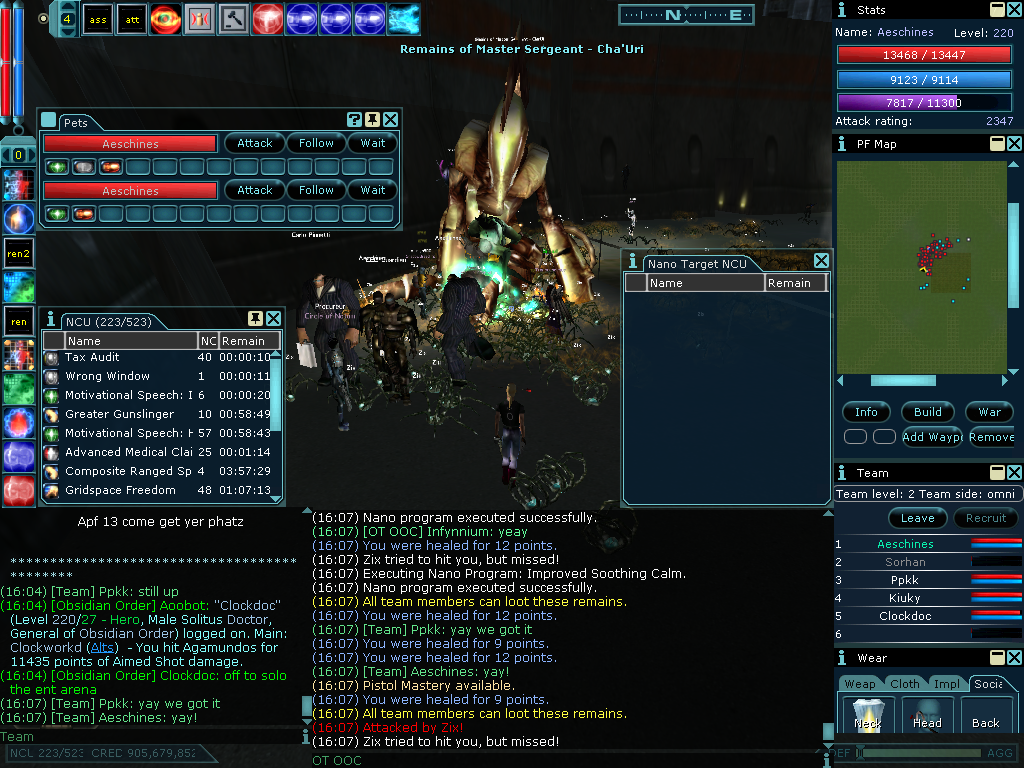
Task: Switch to the Cloth tab in Wear
Action: coord(904,684)
